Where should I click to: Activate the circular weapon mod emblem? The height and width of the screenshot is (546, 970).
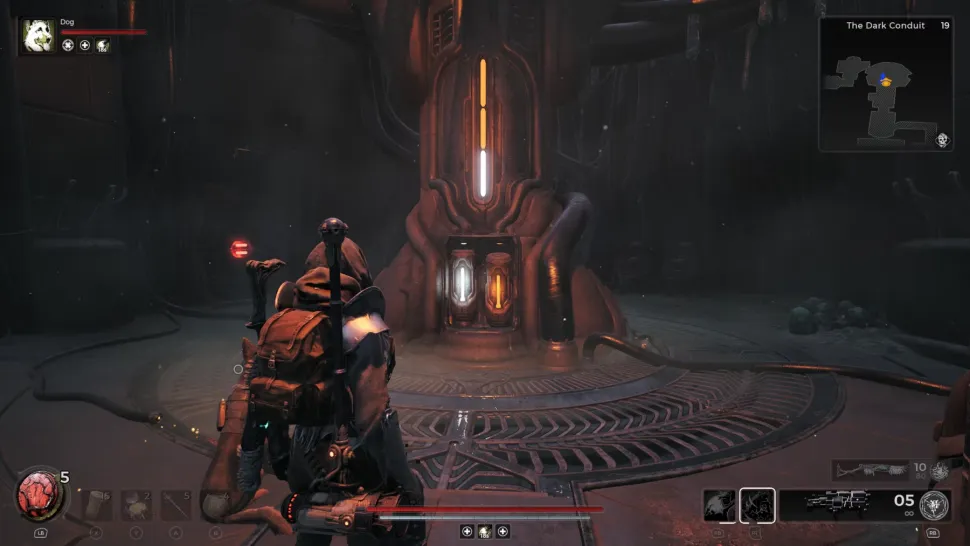click(935, 504)
